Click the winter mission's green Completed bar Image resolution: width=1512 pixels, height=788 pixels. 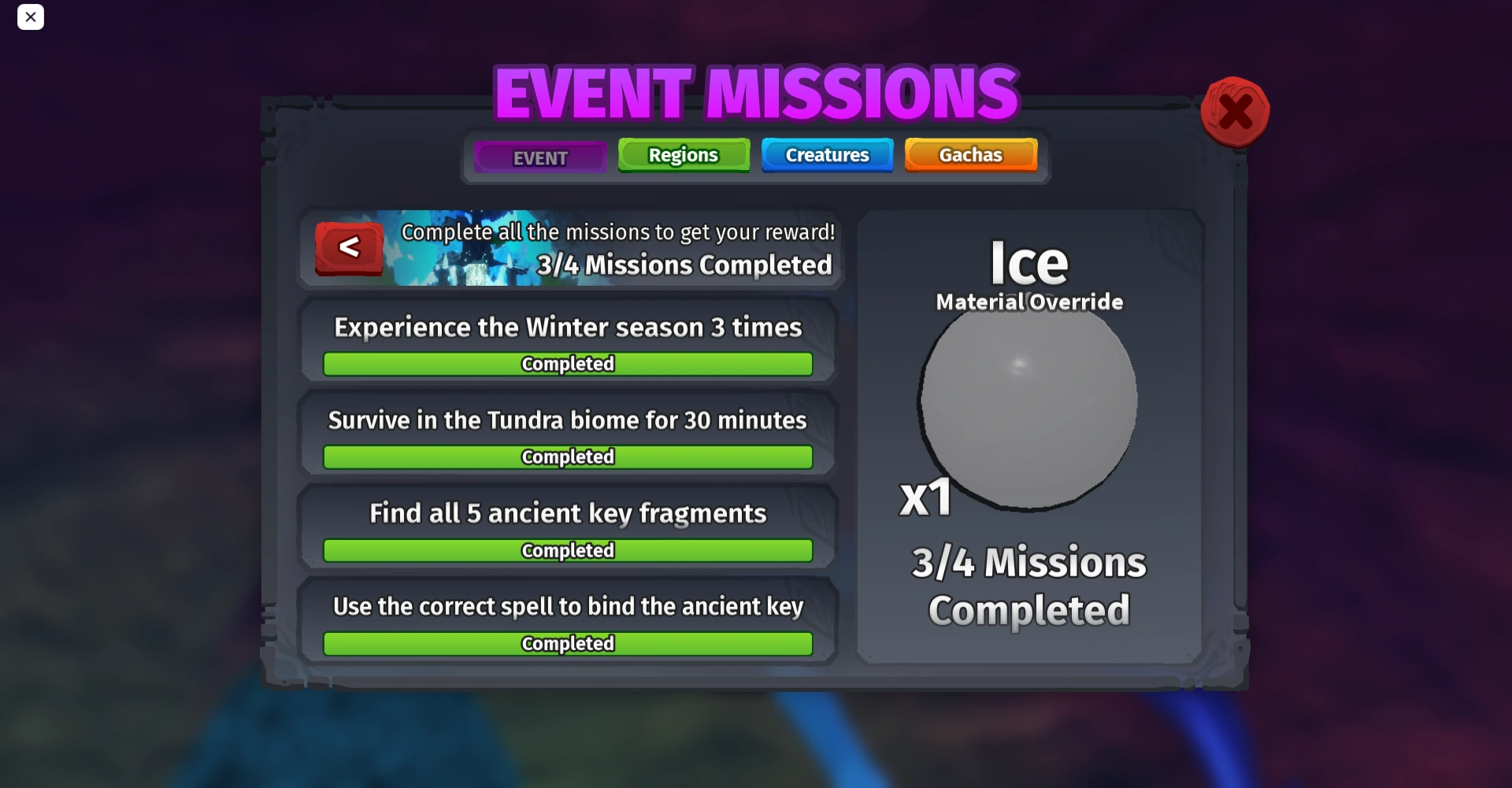pos(567,364)
